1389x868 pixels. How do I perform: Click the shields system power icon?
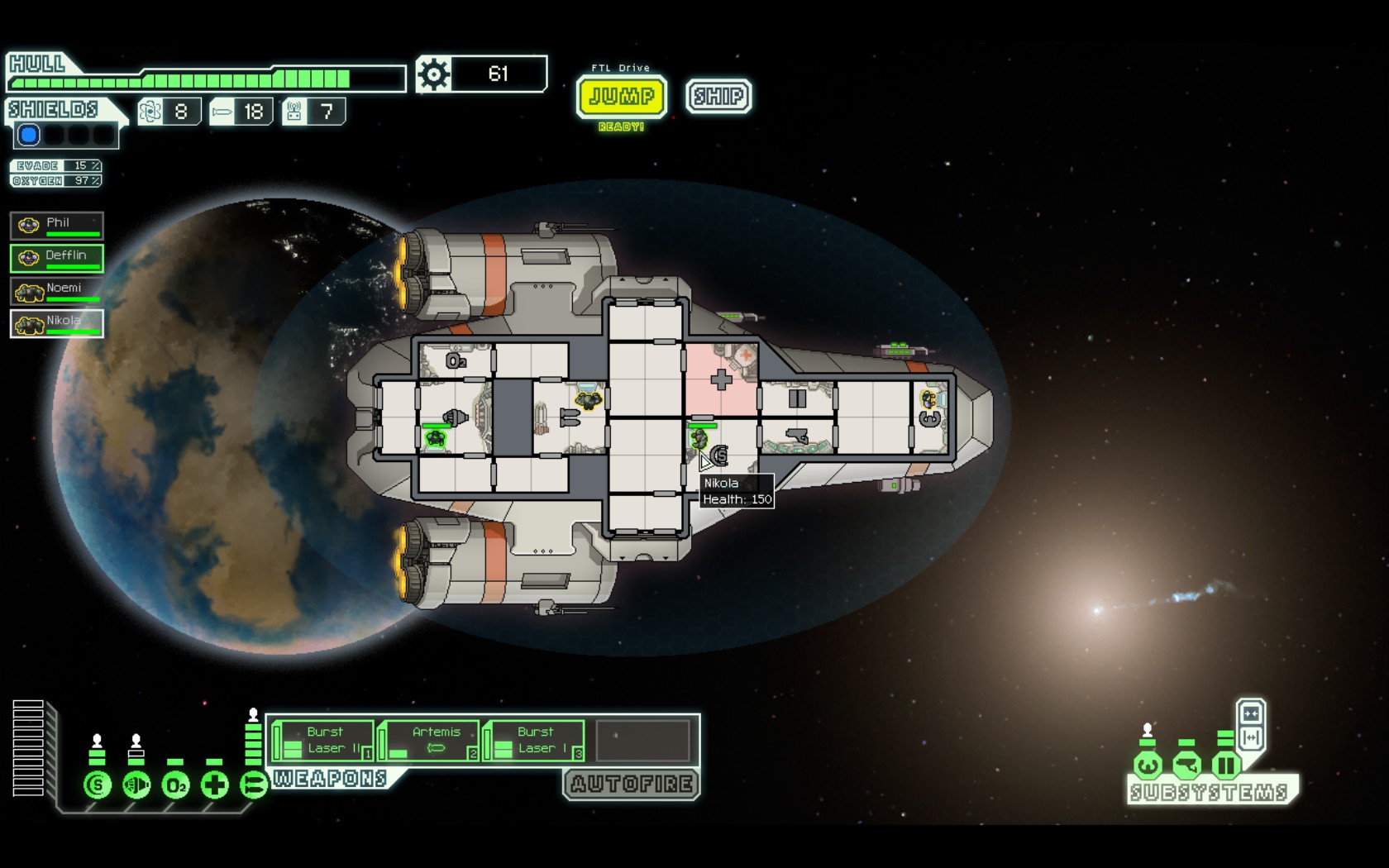point(98,785)
